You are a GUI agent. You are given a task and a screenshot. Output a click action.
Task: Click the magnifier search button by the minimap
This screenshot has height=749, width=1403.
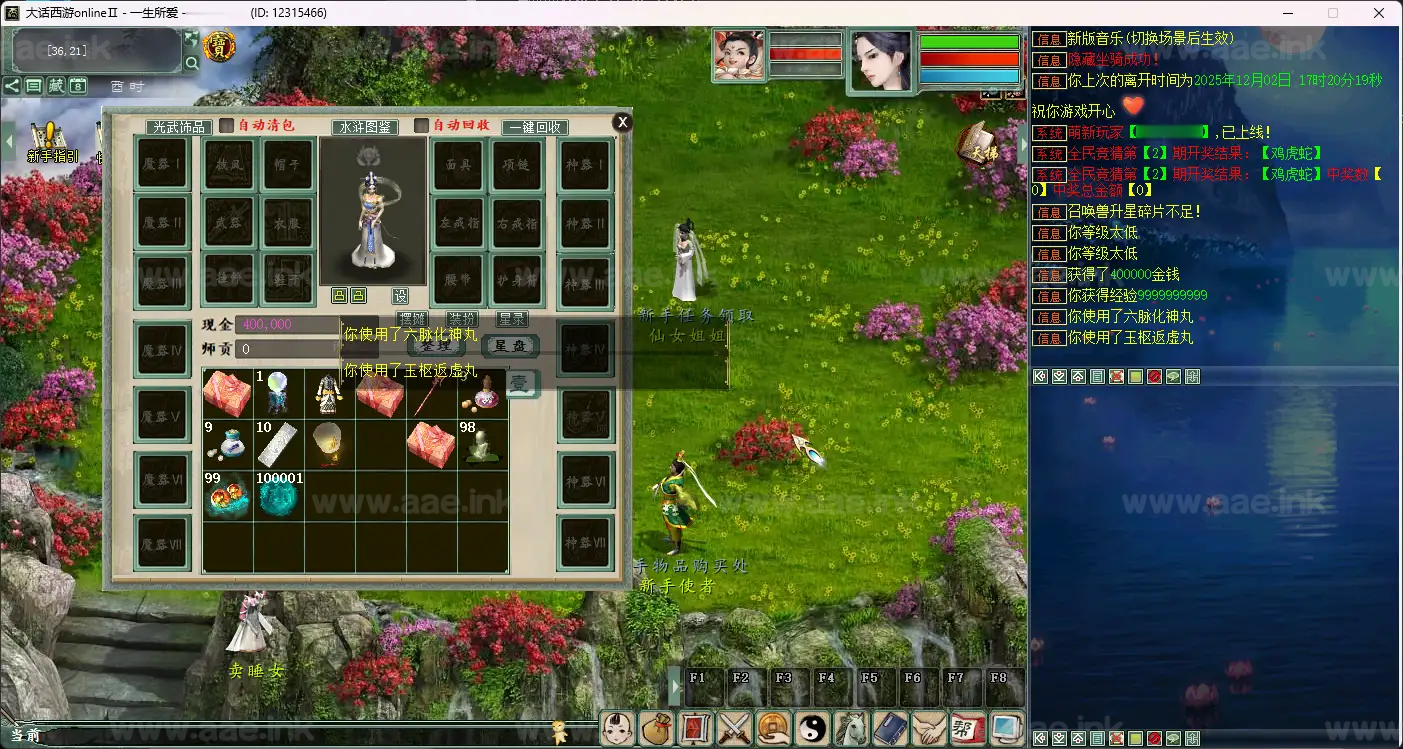coord(192,64)
